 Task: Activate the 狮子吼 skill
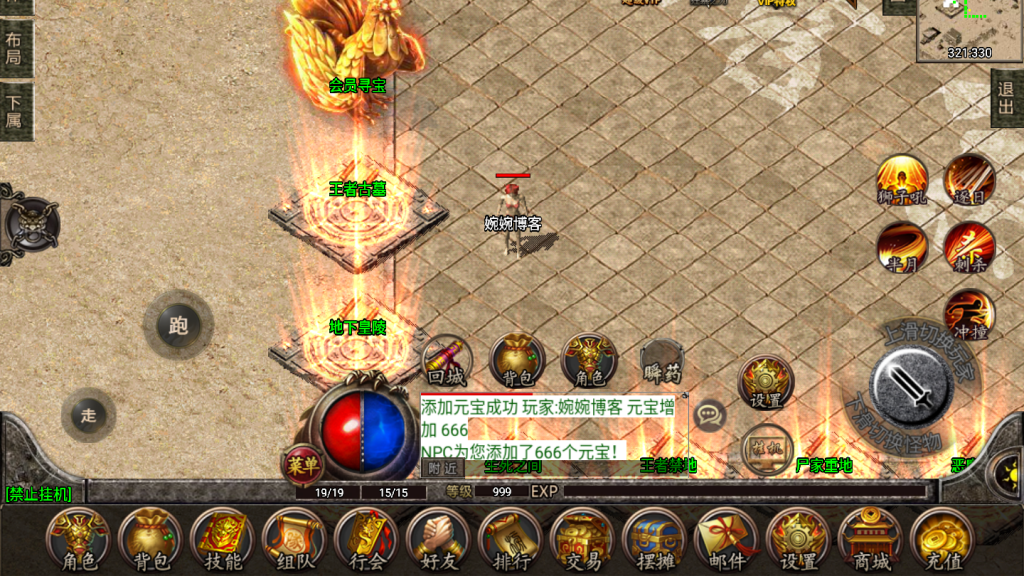point(902,180)
